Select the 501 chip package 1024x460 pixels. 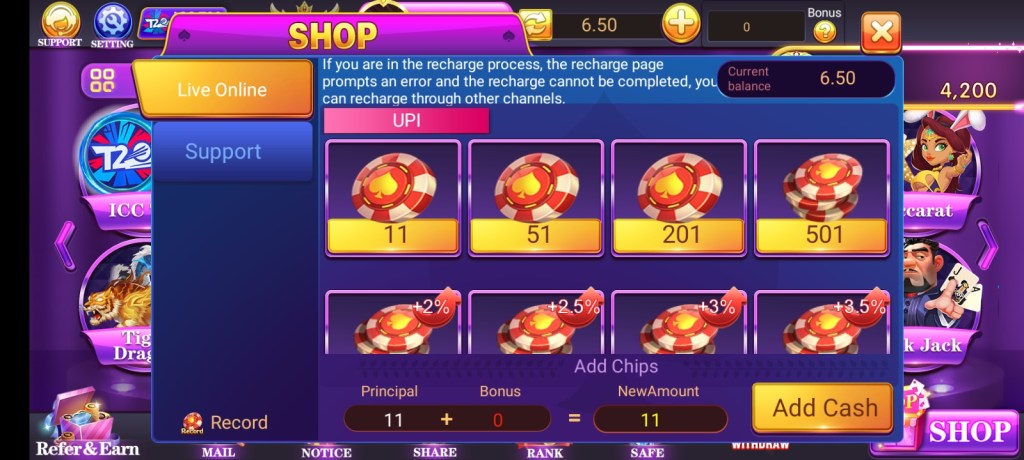coord(822,198)
